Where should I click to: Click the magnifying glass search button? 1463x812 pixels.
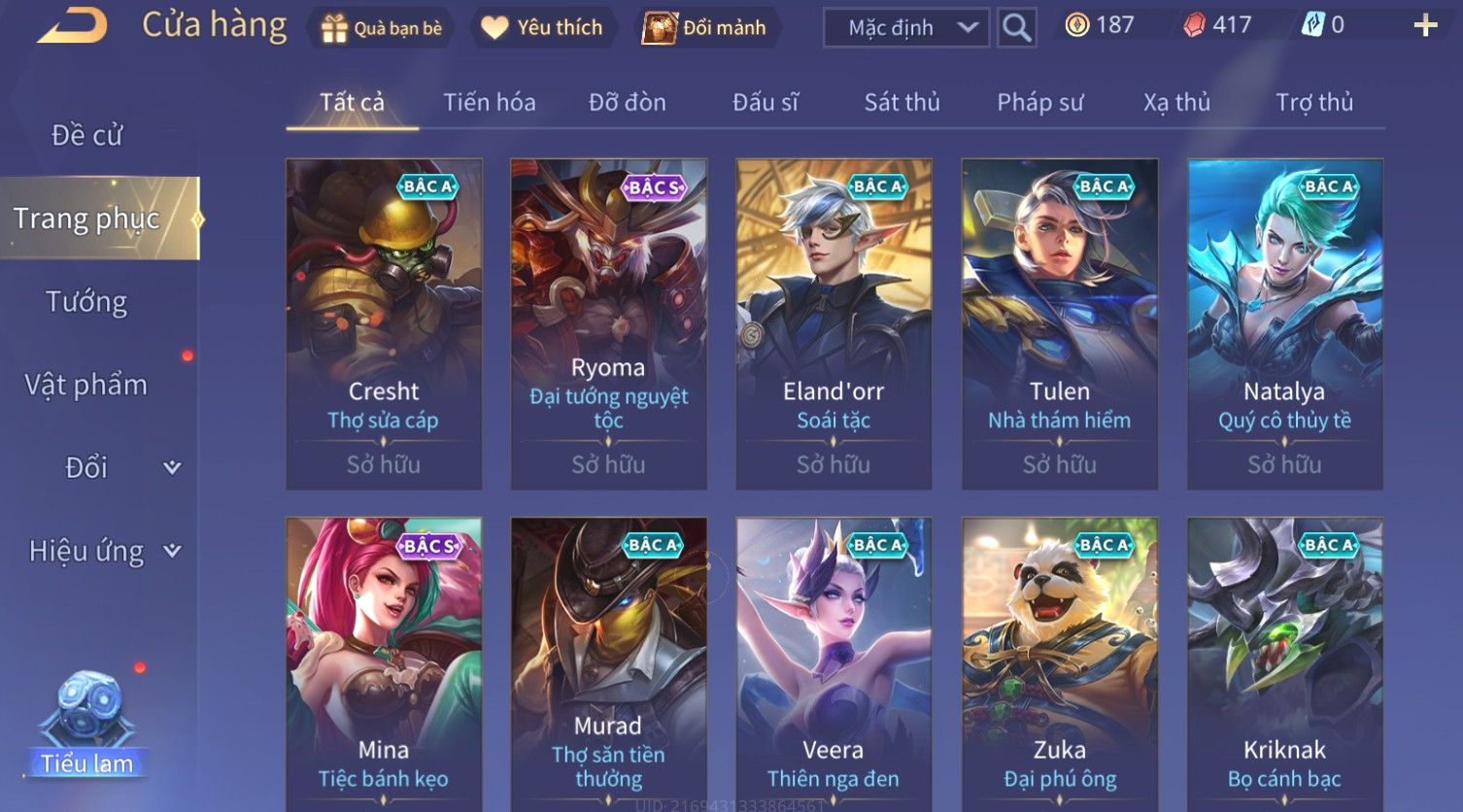click(1016, 28)
